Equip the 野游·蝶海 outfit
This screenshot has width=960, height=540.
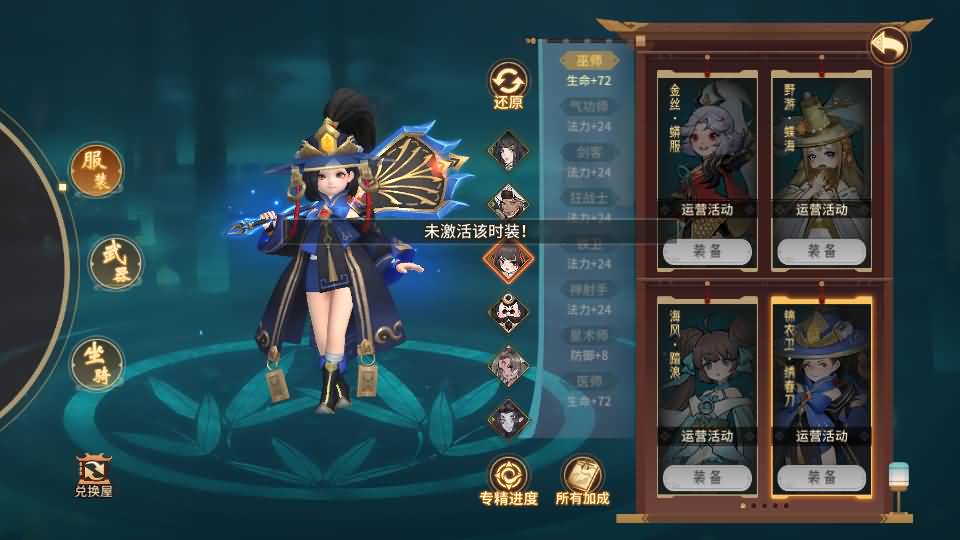821,251
